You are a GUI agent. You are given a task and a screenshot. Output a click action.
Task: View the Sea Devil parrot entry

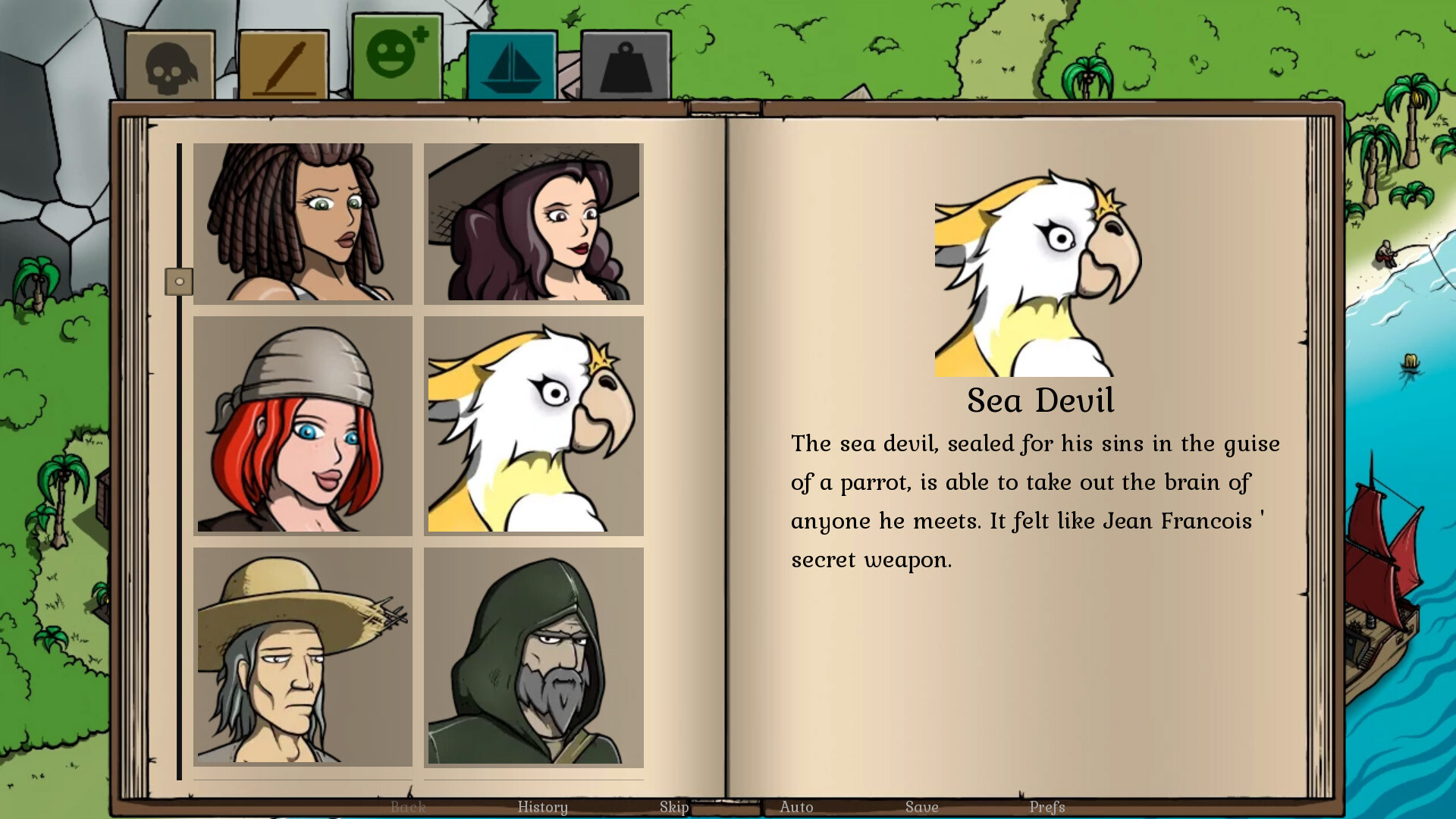coord(532,425)
